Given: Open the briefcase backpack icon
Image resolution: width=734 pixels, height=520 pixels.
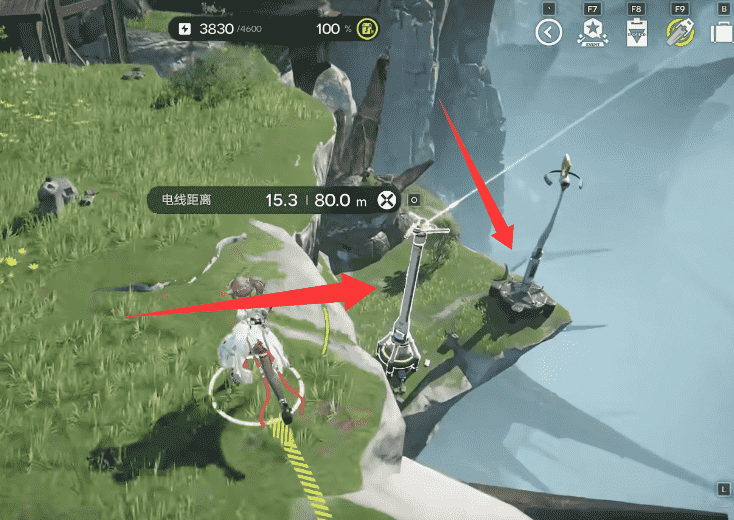Looking at the screenshot, I should [x=722, y=33].
